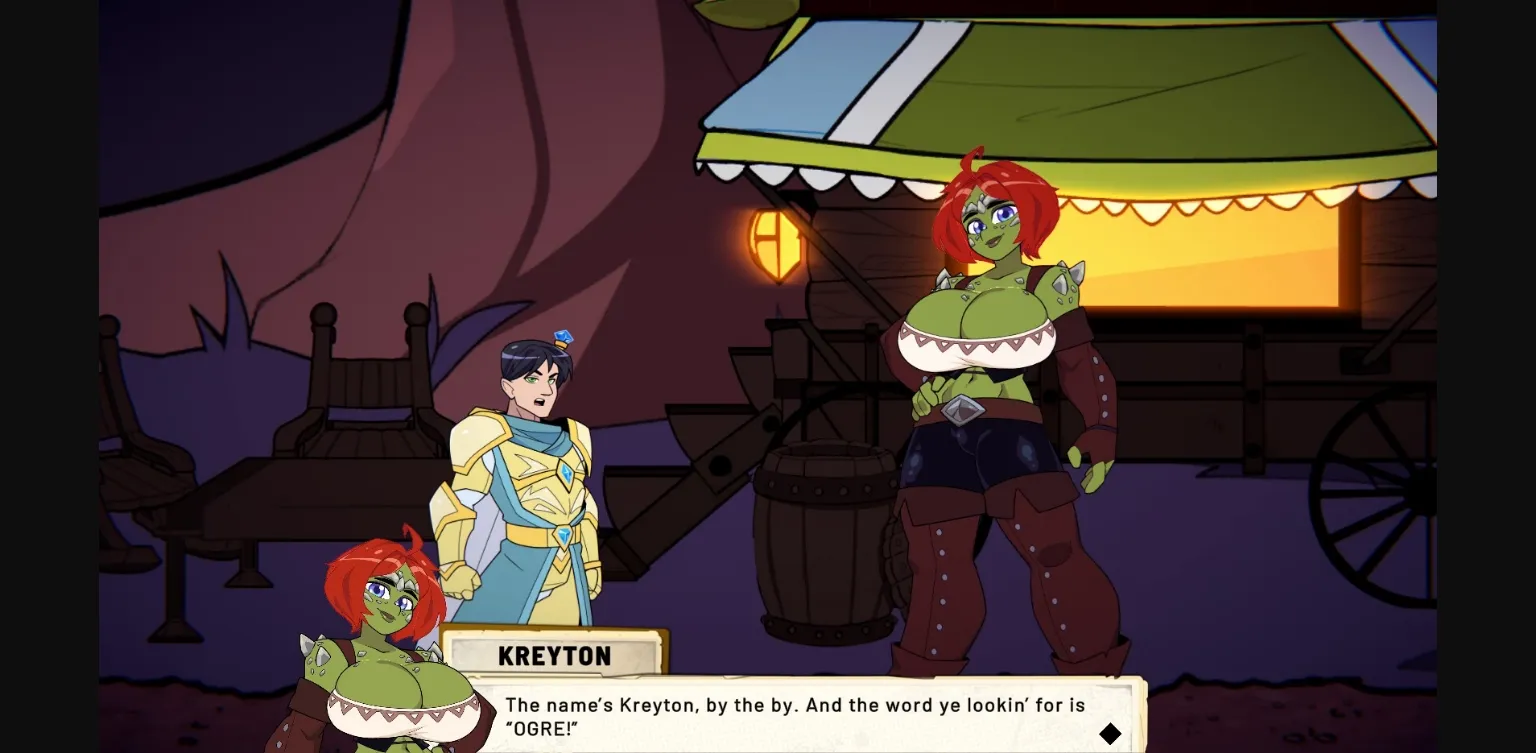1536x753 pixels.
Task: Click the belt buckle on Kreyton's waist
Action: (963, 408)
